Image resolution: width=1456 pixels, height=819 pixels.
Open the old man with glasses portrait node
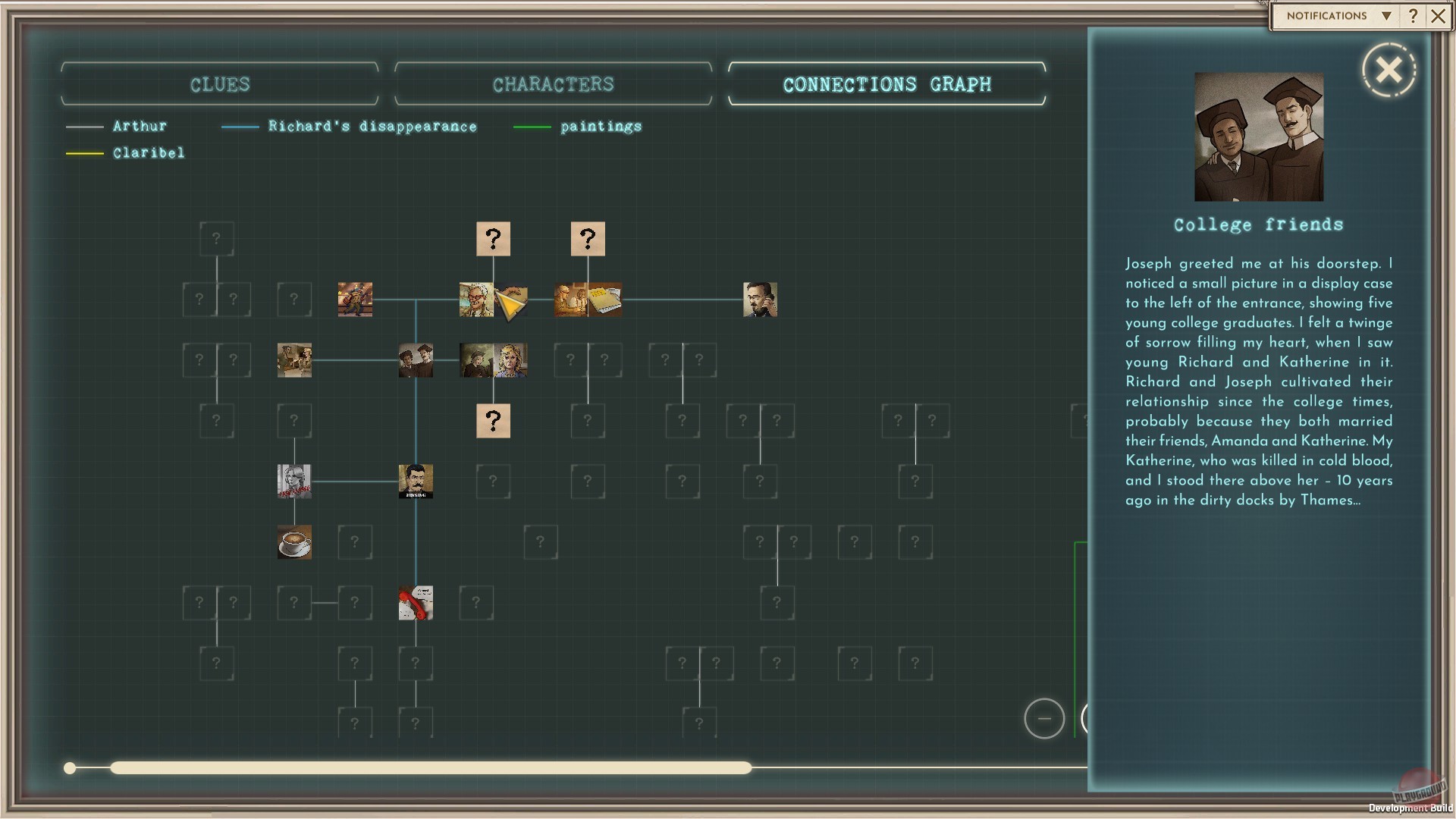476,300
